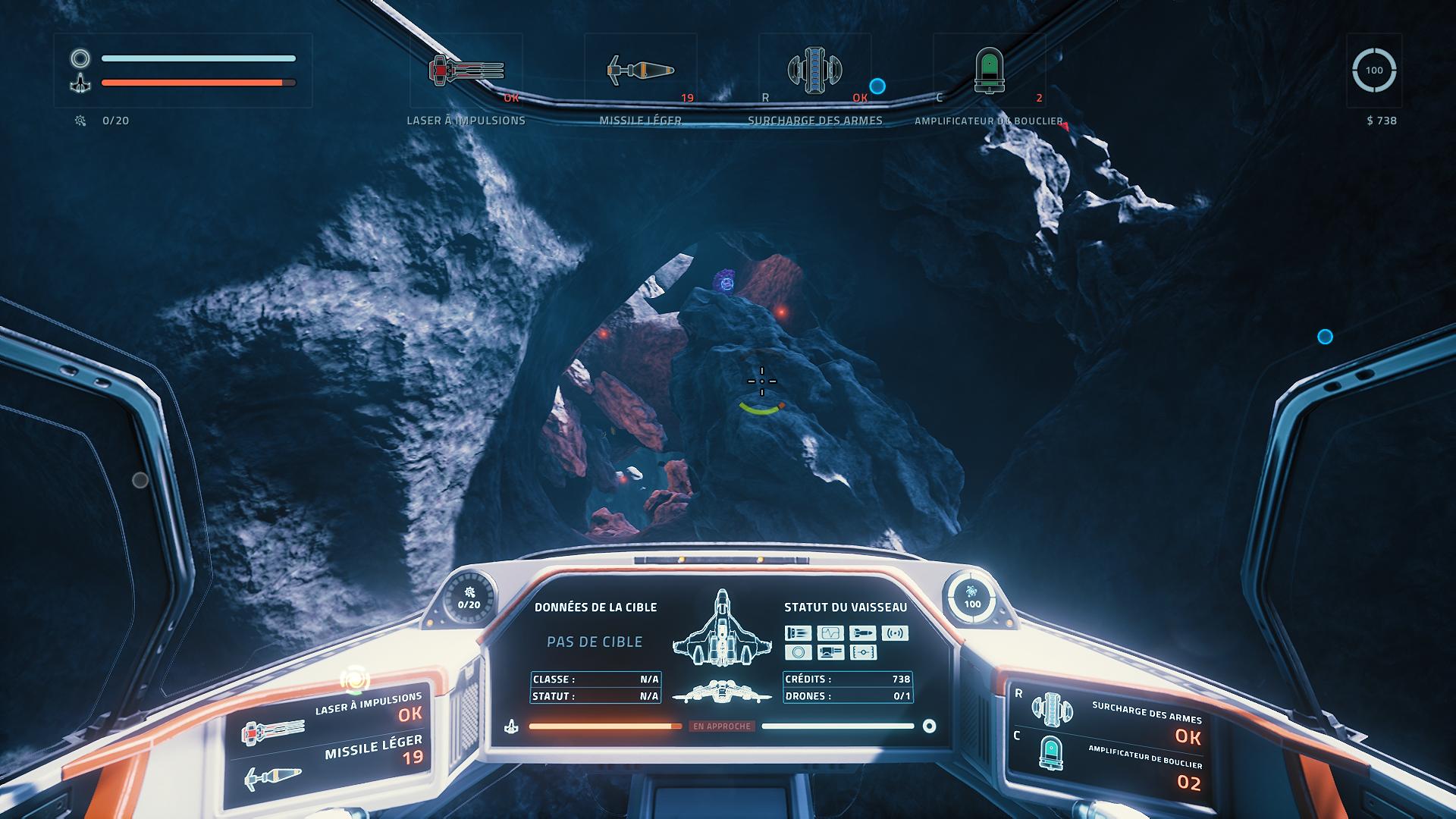The height and width of the screenshot is (819, 1456).
Task: Click the thruster ship status icon
Action: point(798,633)
